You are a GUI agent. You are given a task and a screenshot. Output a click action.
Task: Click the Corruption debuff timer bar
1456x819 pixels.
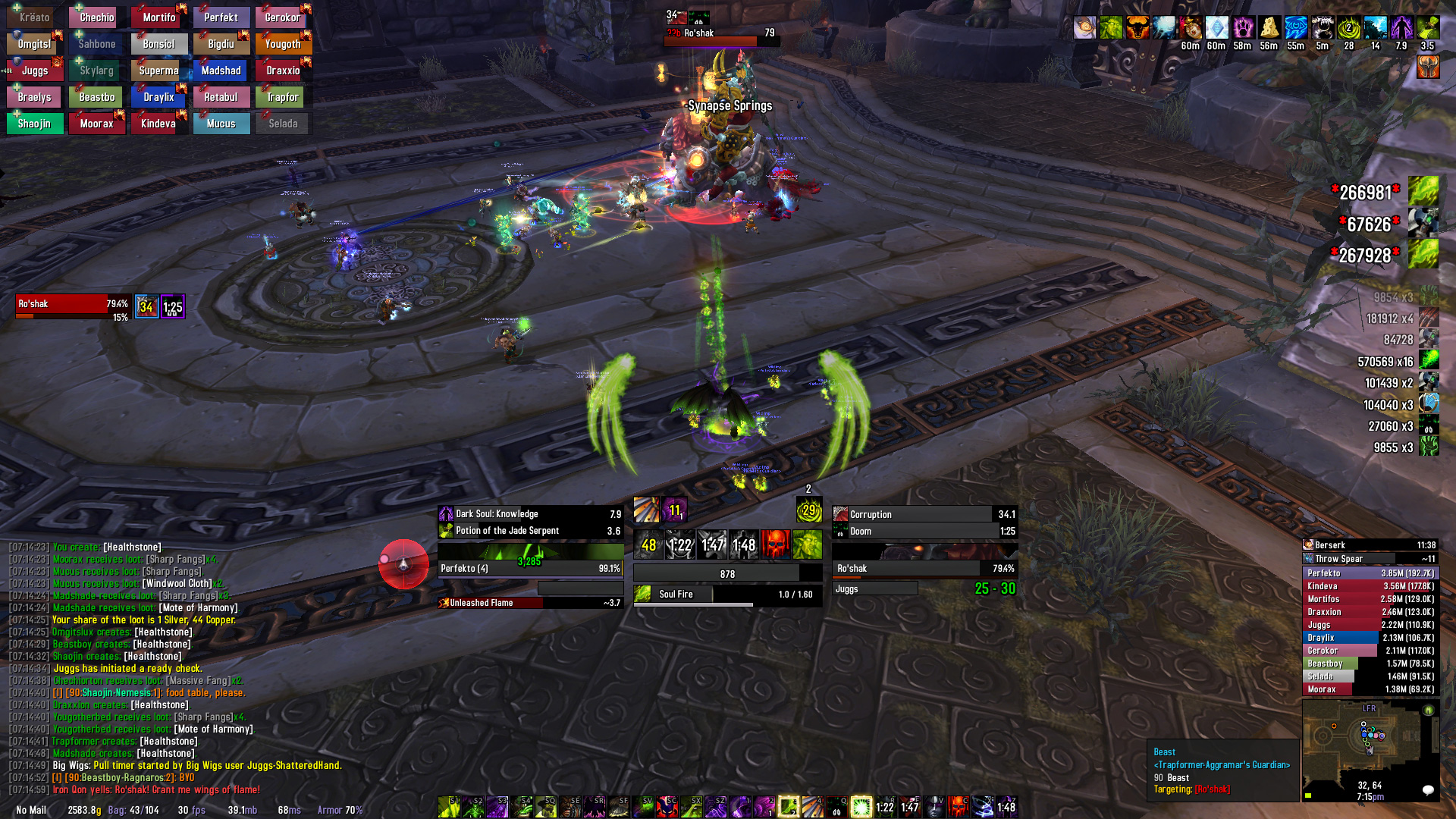[924, 514]
